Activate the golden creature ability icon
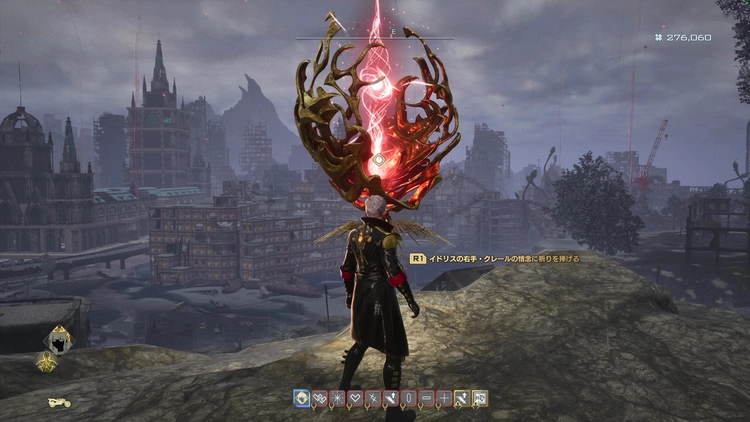Viewport: 750px width, 422px height. (x=46, y=363)
